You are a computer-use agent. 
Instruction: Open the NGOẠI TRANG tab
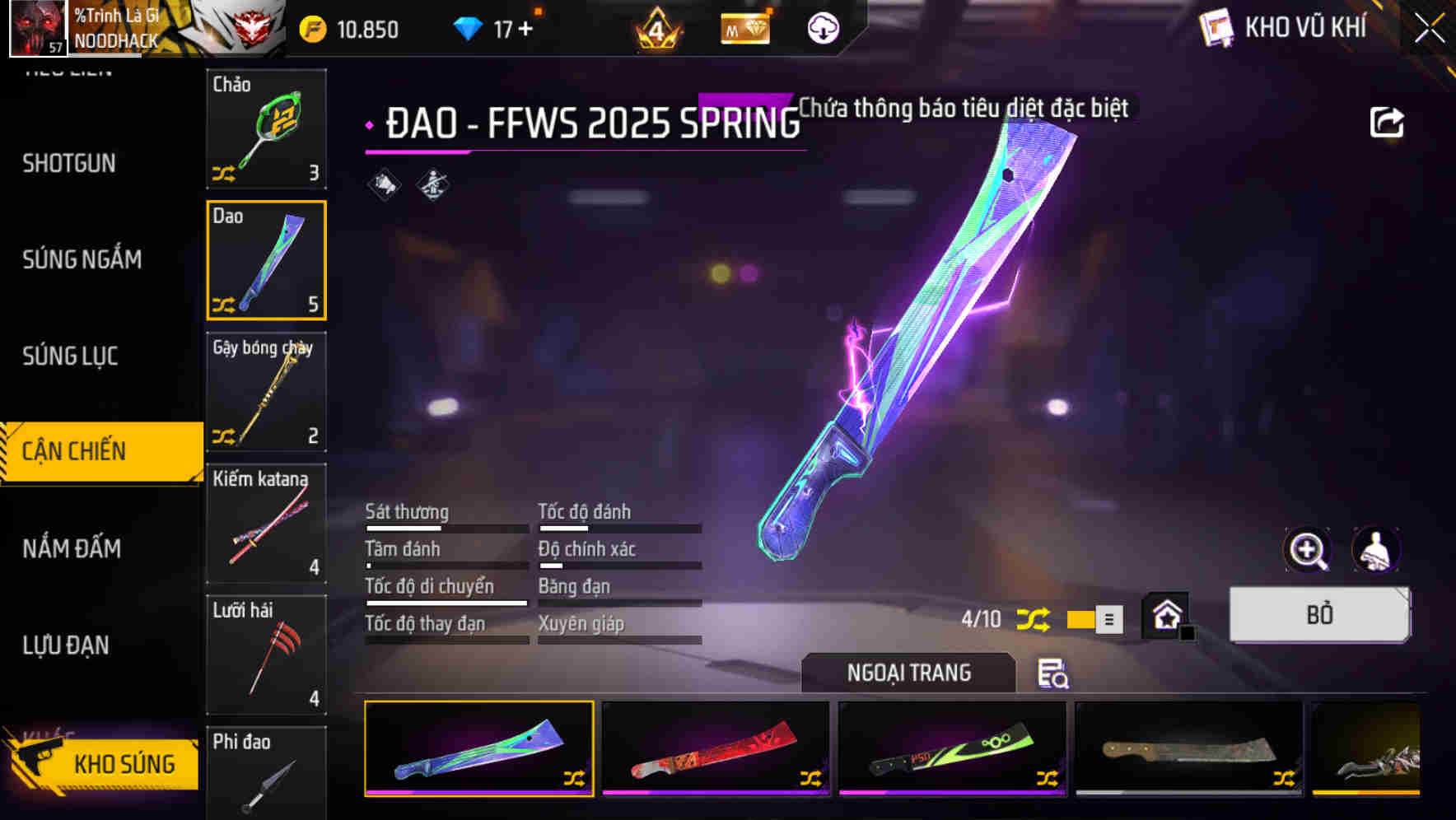(x=908, y=673)
